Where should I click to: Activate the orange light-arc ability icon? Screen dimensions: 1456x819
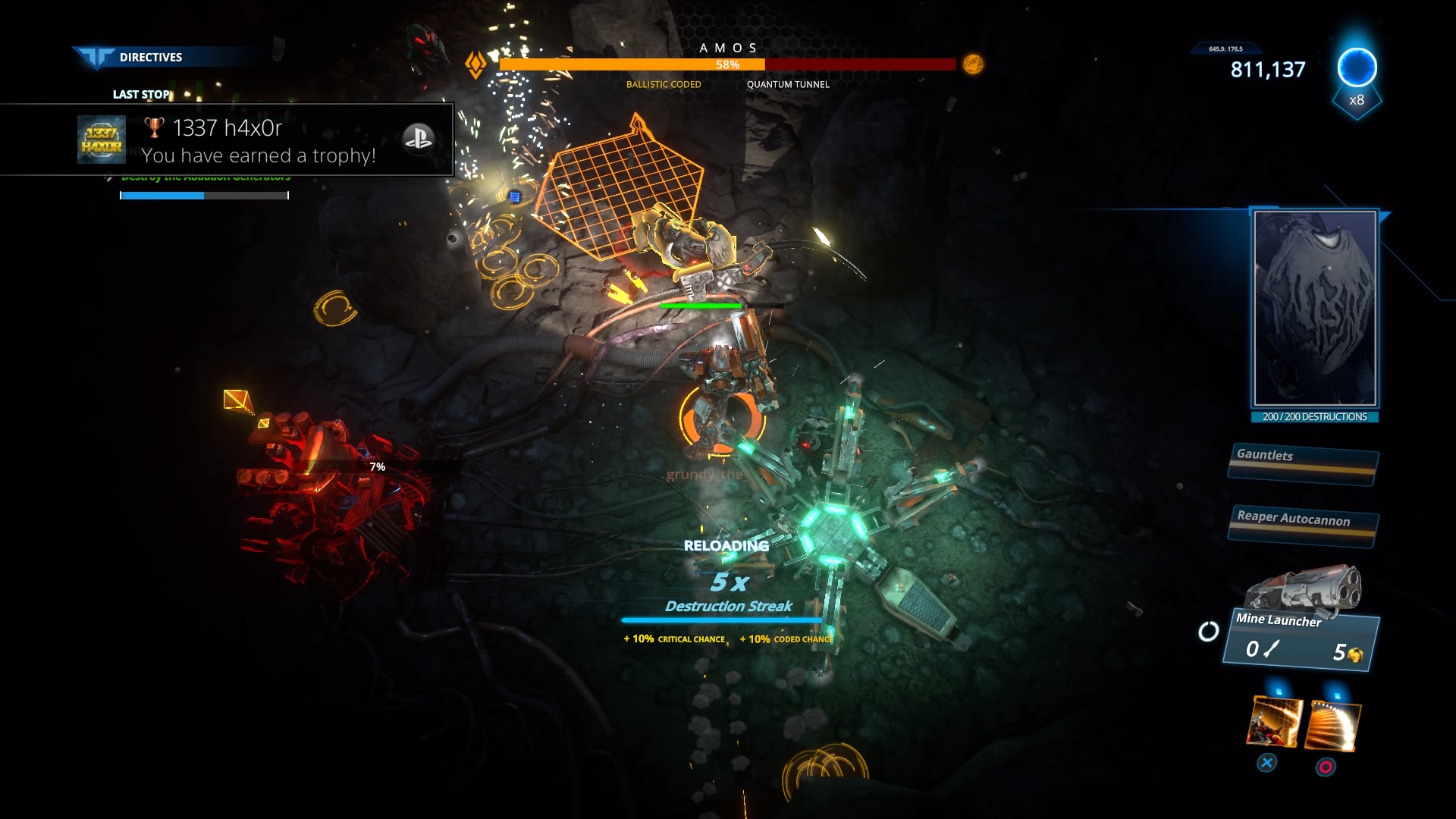coord(1333,725)
